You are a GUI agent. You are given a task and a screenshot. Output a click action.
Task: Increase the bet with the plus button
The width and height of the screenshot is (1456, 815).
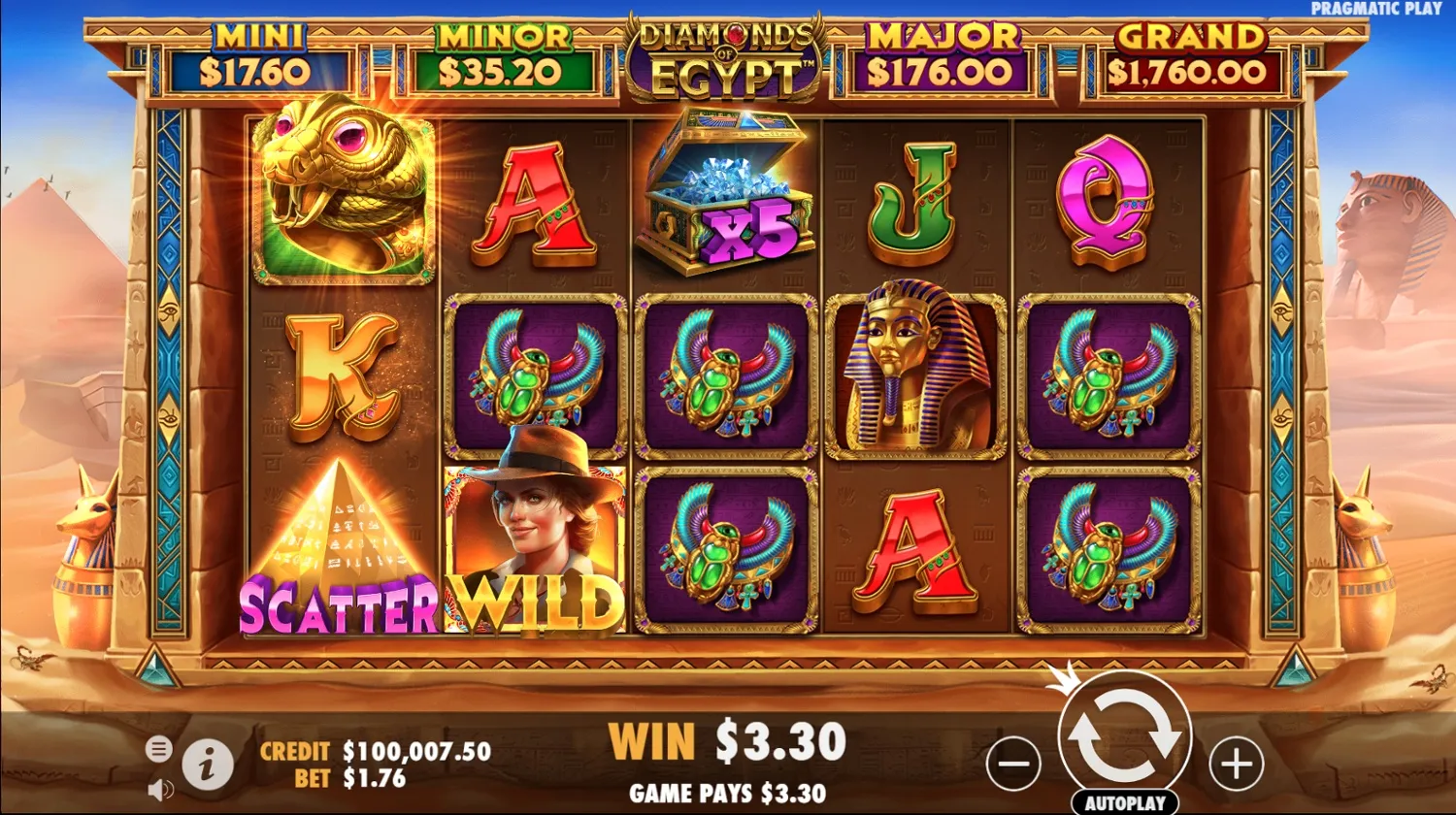[x=1236, y=765]
